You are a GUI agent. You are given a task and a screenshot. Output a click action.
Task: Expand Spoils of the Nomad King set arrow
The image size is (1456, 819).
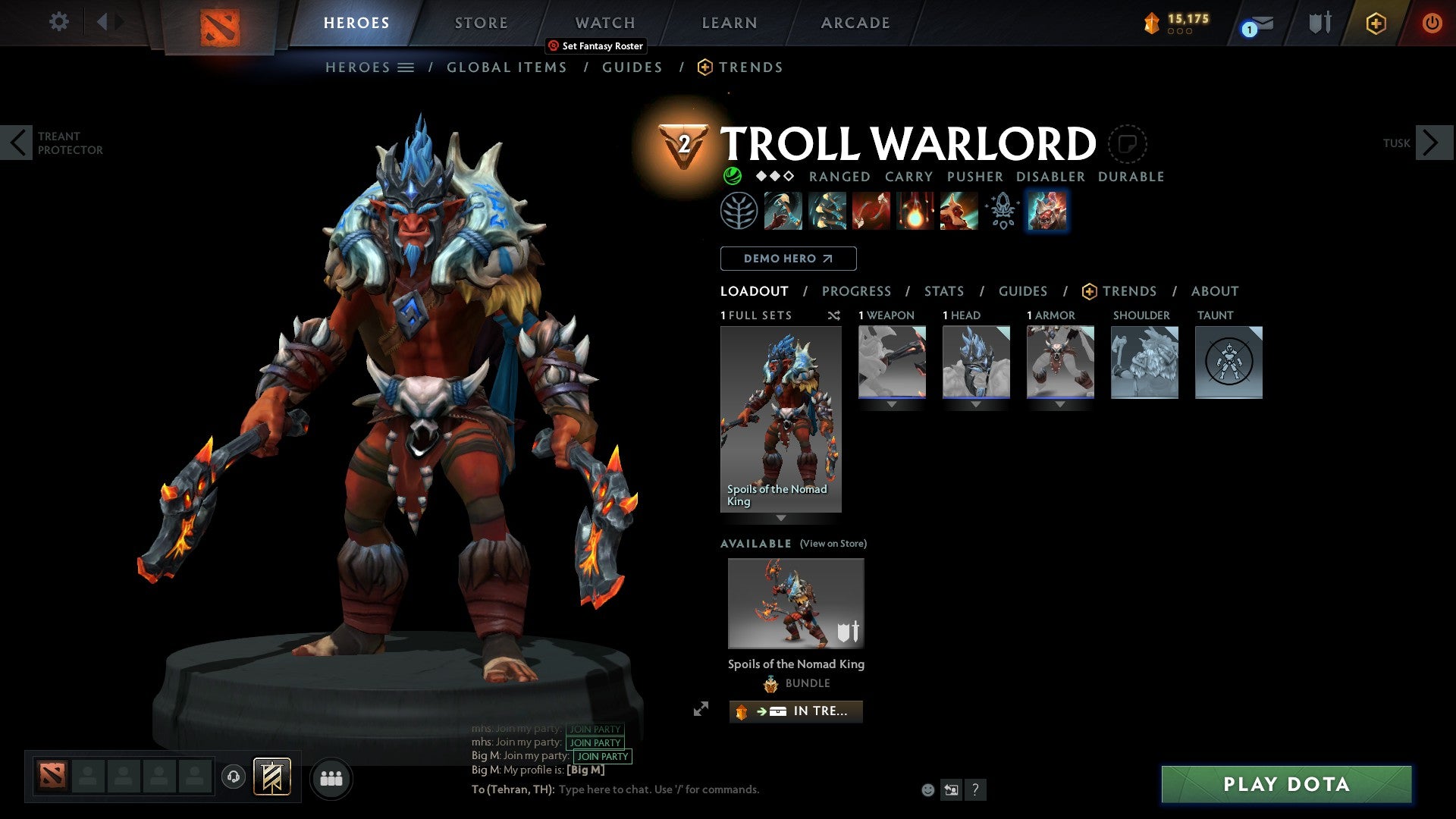tap(780, 519)
